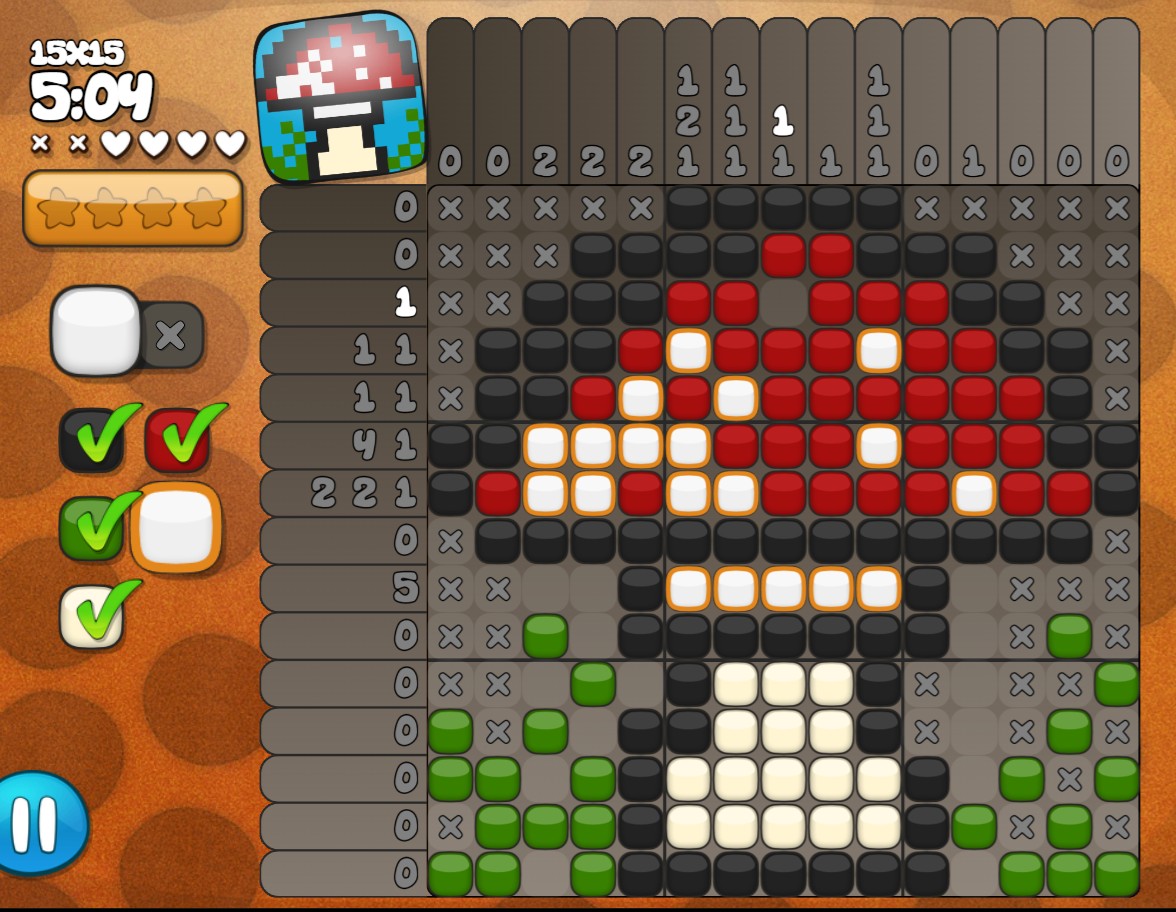Open the mushroom picture preview thumbnail
Viewport: 1176px width, 912px height.
tap(340, 97)
